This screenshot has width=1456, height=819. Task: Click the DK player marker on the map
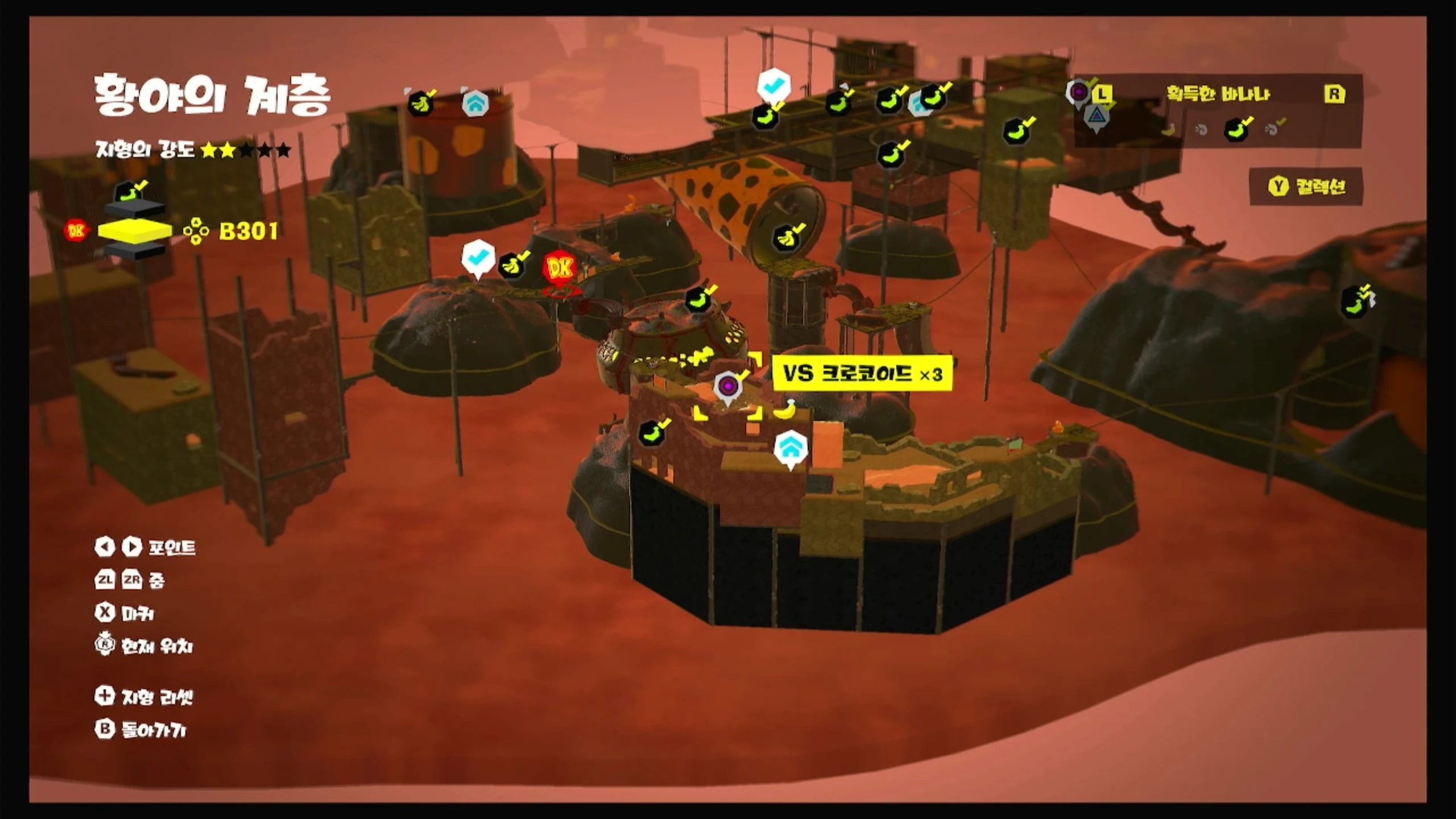click(x=560, y=267)
